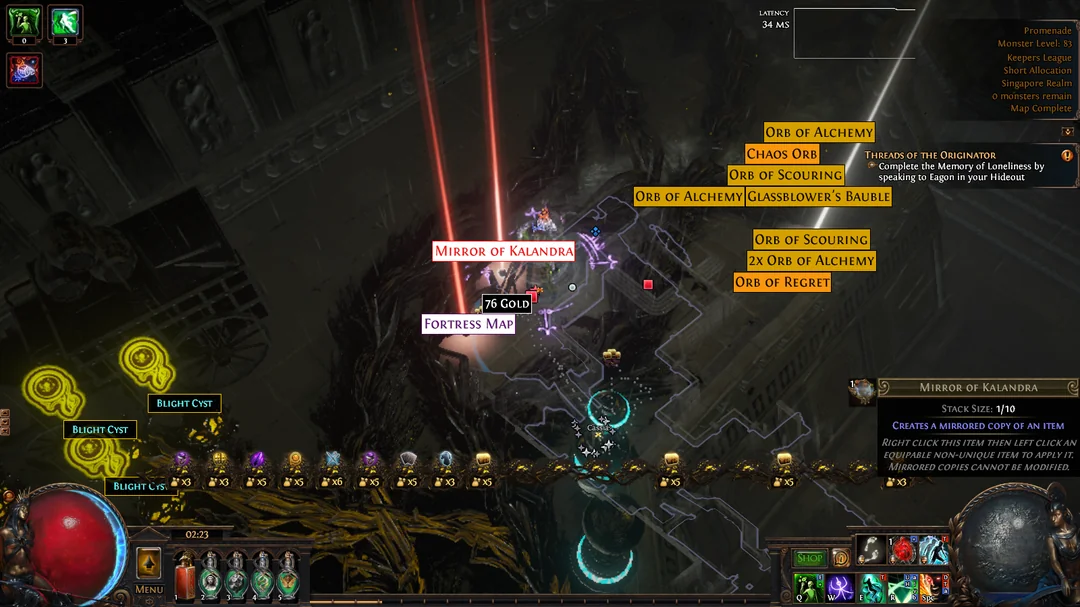Viewport: 1080px width, 607px height.
Task: Click the gold level-up arrow button
Action: 149,563
